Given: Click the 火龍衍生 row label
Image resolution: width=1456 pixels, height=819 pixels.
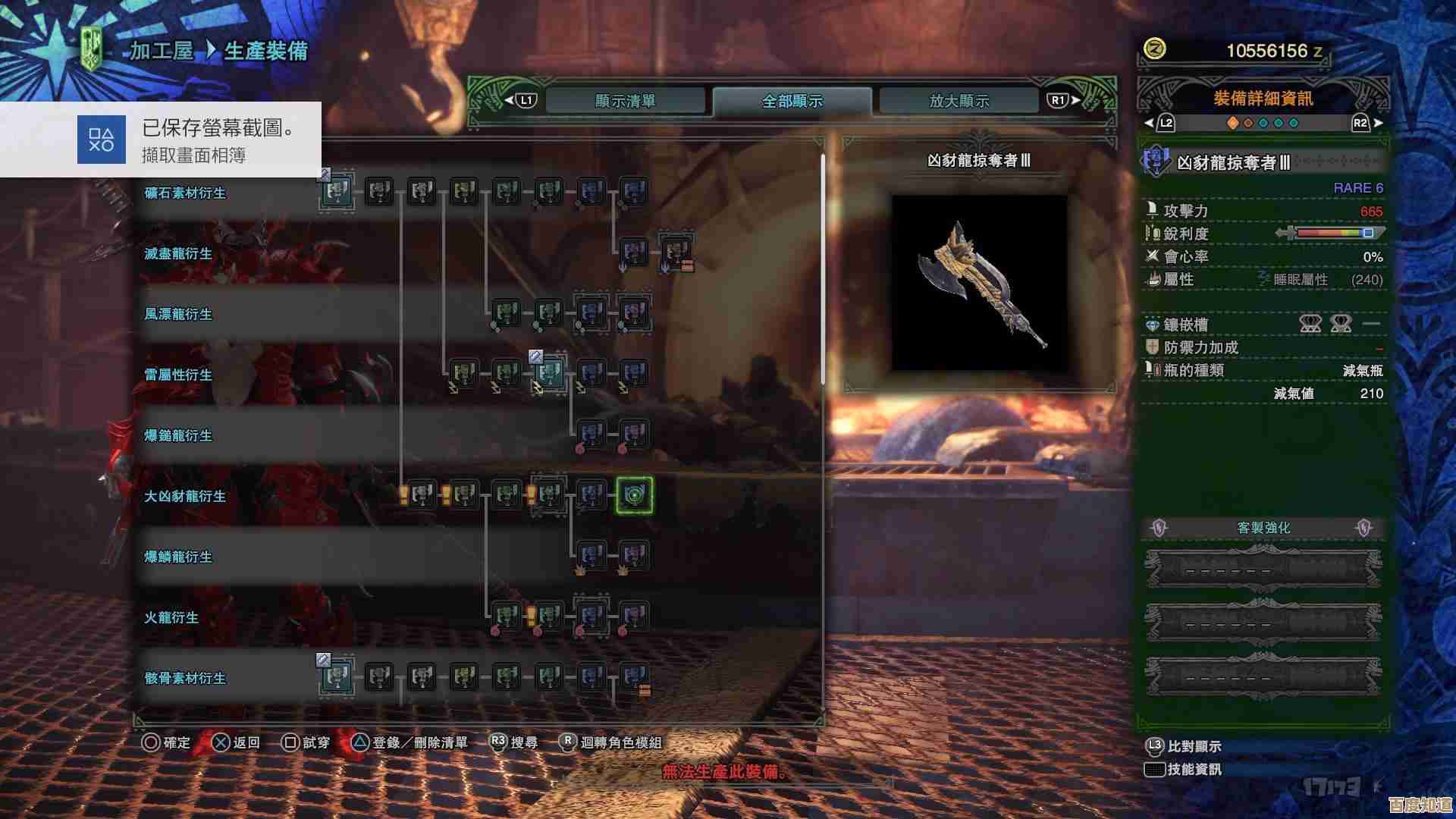Looking at the screenshot, I should [x=172, y=618].
